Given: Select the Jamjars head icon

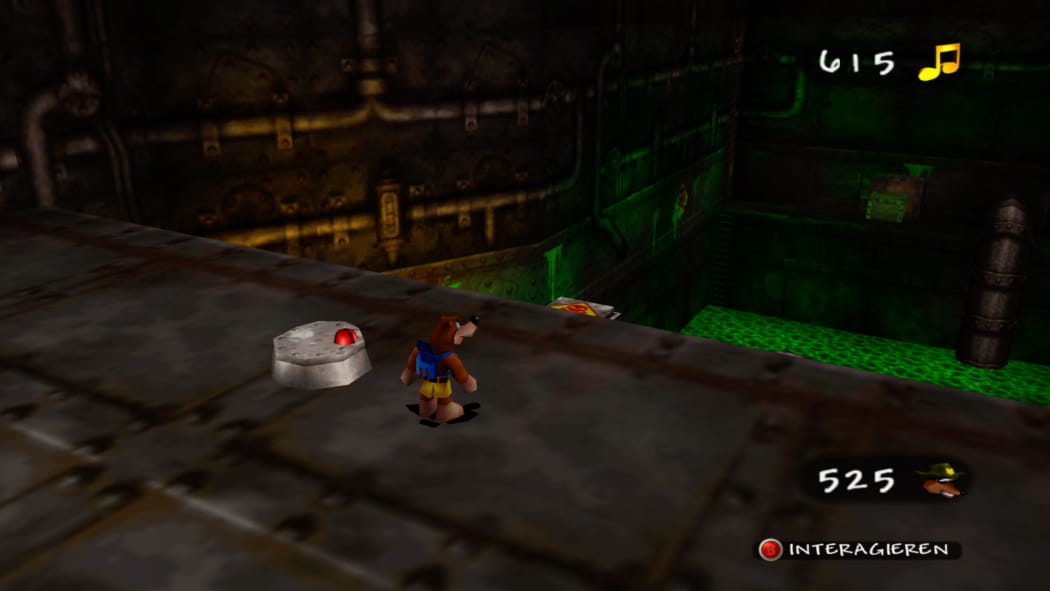Looking at the screenshot, I should click(x=941, y=480).
